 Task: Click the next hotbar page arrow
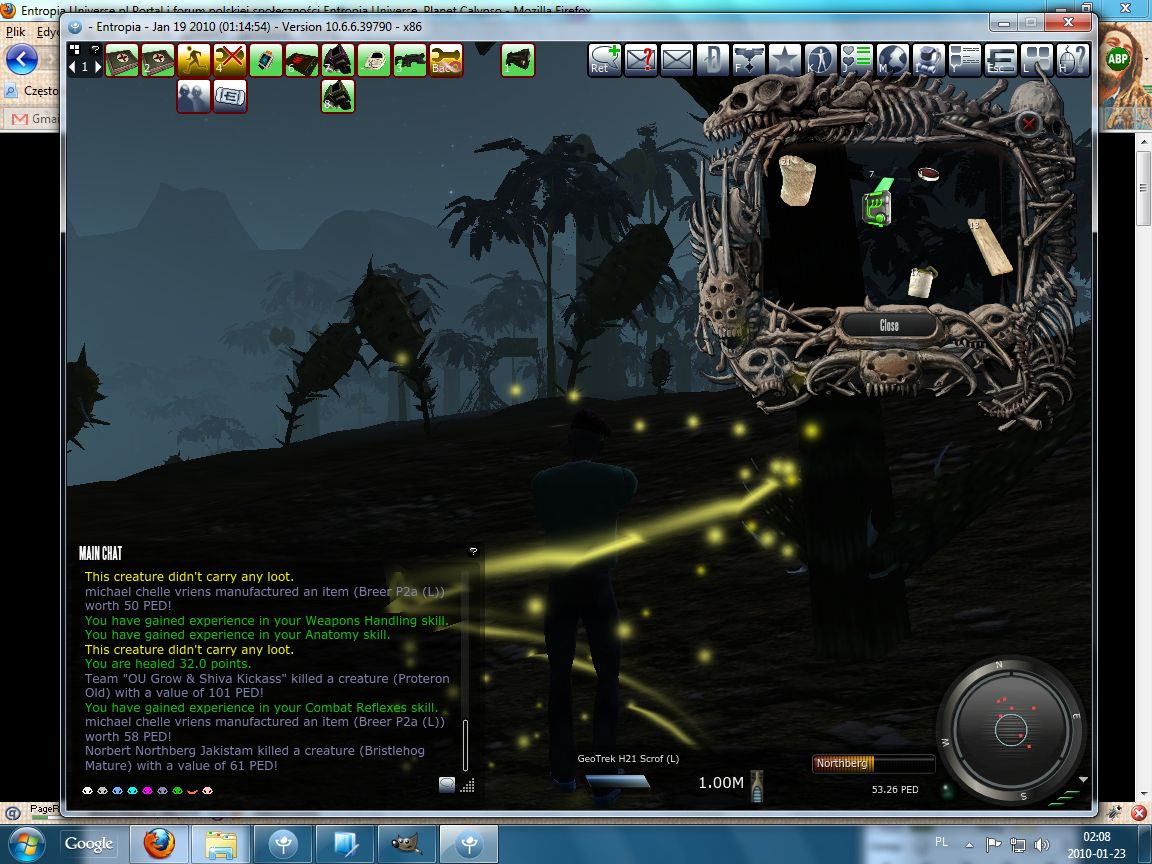coord(96,67)
